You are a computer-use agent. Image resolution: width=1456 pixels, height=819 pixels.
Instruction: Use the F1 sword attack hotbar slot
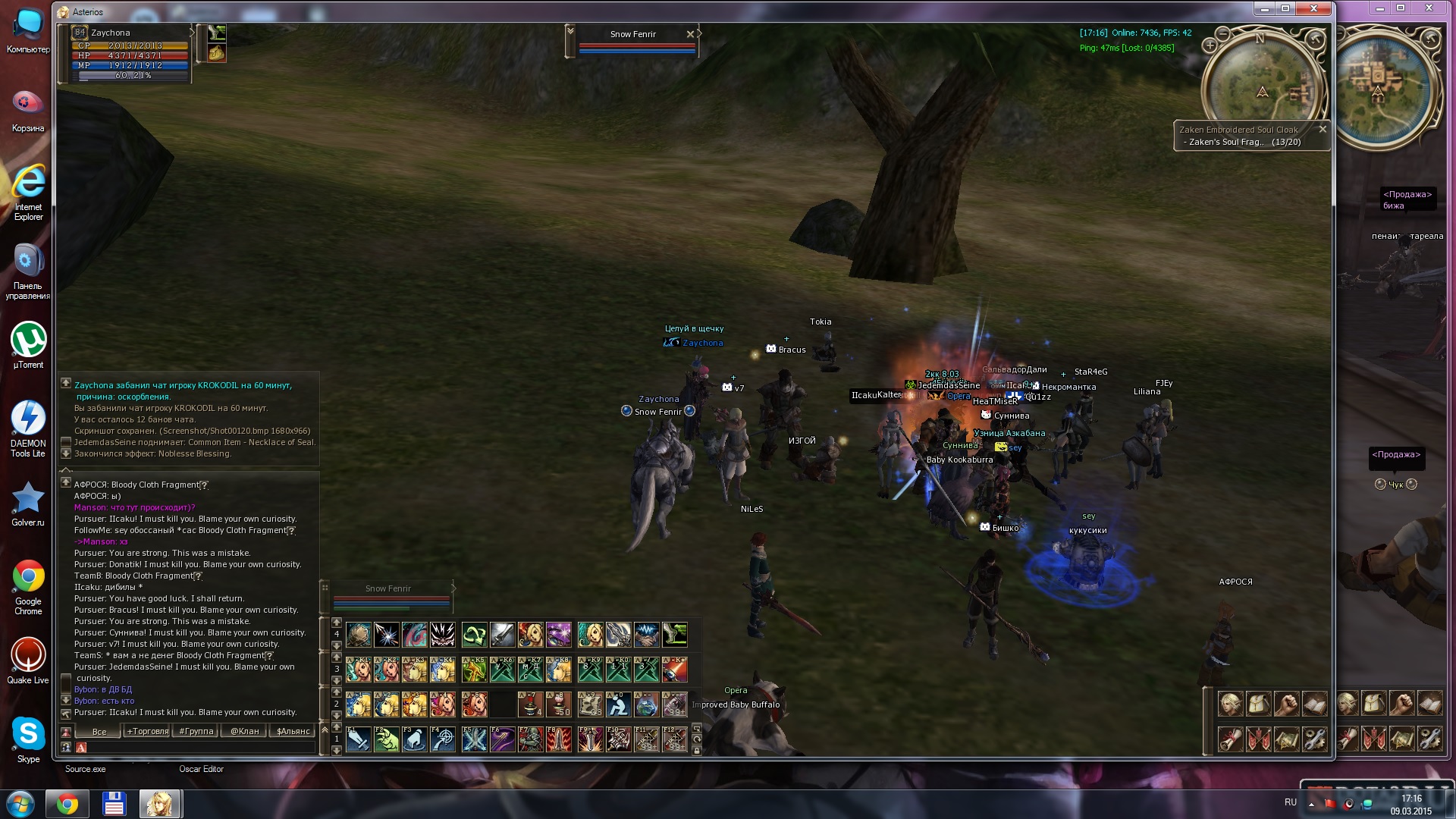pos(359,739)
